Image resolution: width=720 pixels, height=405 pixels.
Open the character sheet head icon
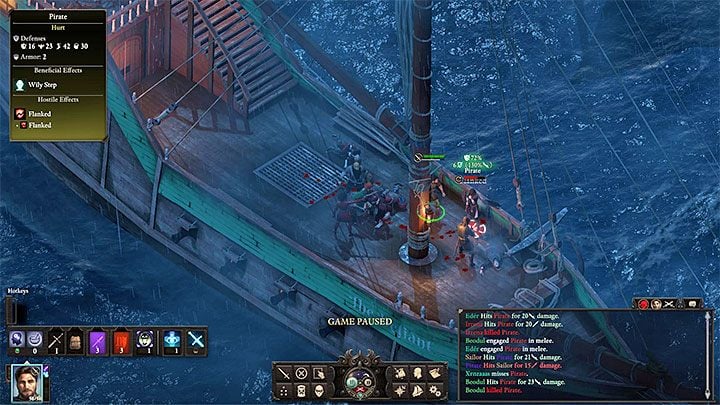pos(419,373)
